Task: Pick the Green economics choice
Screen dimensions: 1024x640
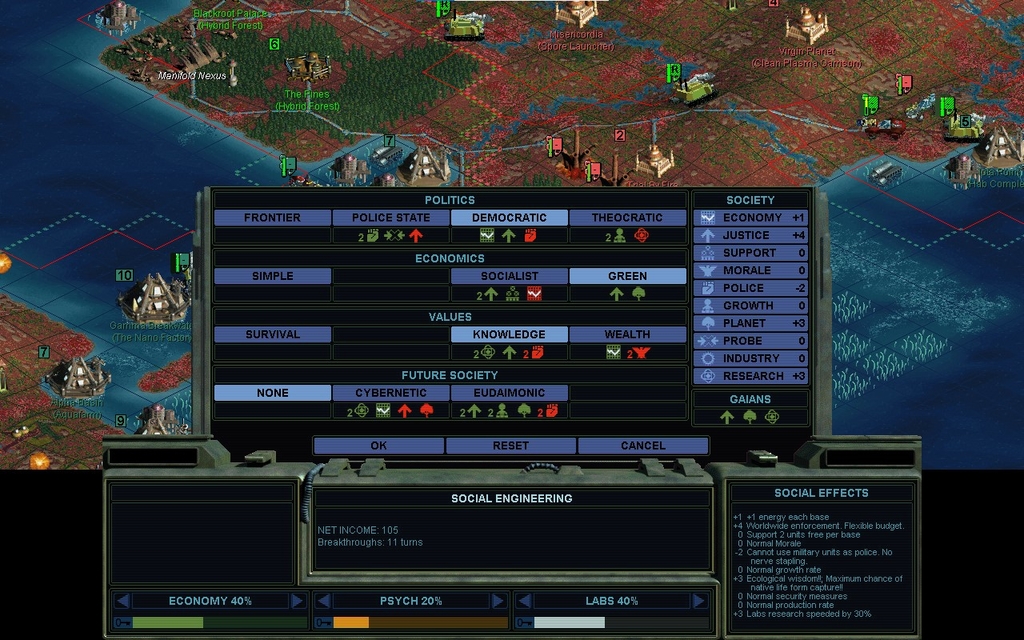Action: [x=627, y=276]
